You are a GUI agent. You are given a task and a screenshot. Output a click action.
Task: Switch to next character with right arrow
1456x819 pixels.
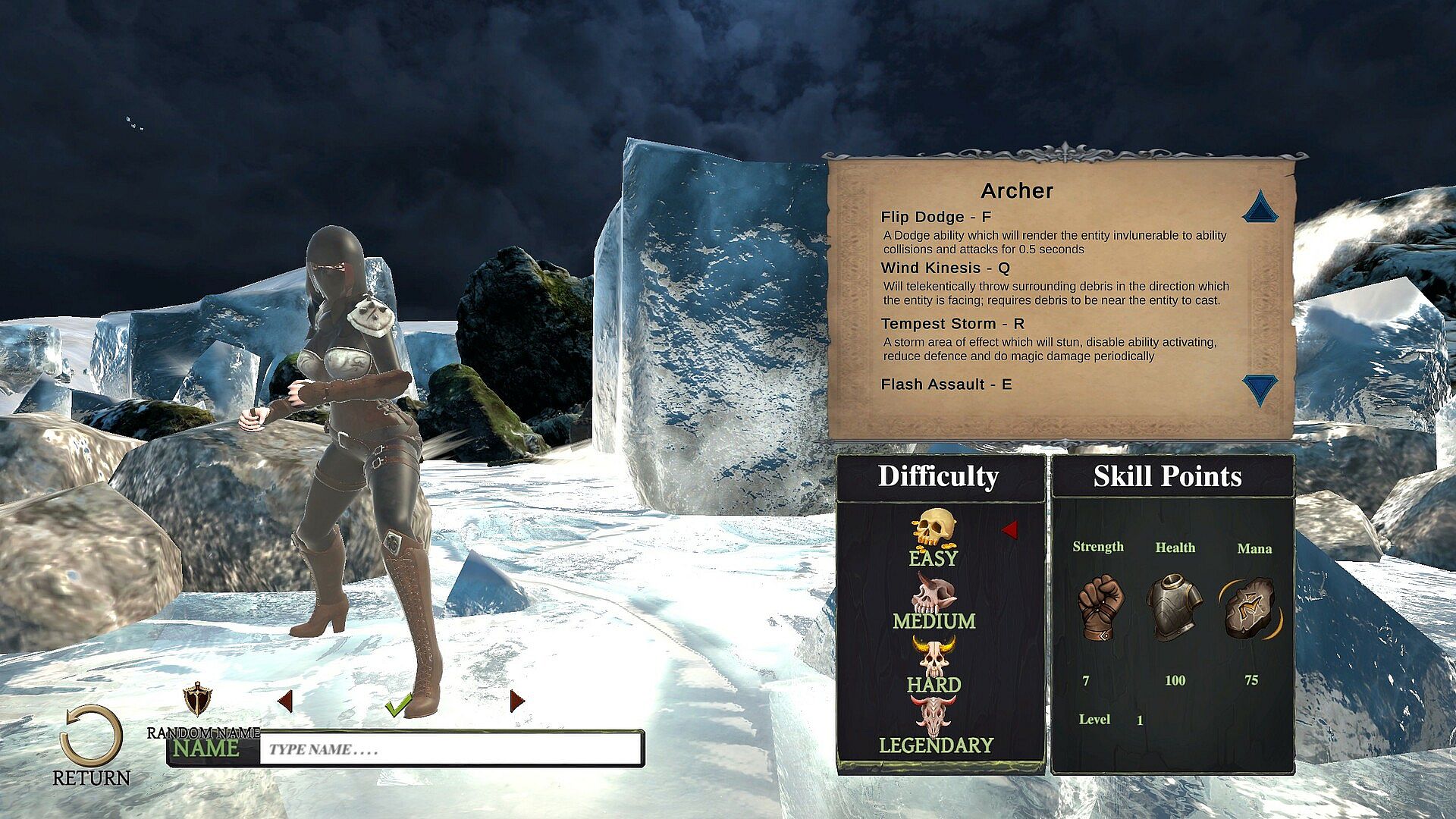pyautogui.click(x=517, y=701)
